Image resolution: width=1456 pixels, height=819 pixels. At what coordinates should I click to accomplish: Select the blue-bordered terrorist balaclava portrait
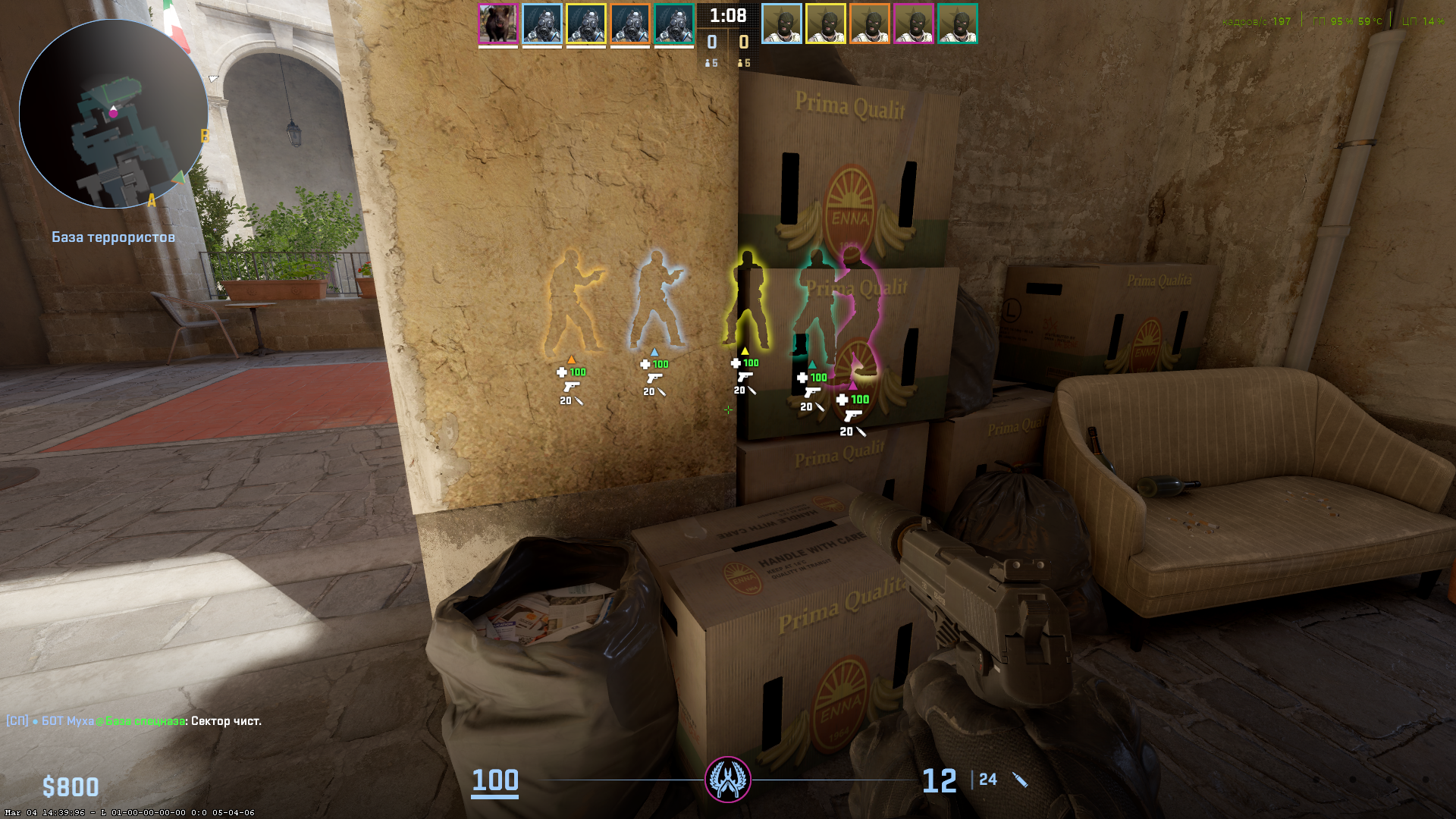(x=782, y=24)
